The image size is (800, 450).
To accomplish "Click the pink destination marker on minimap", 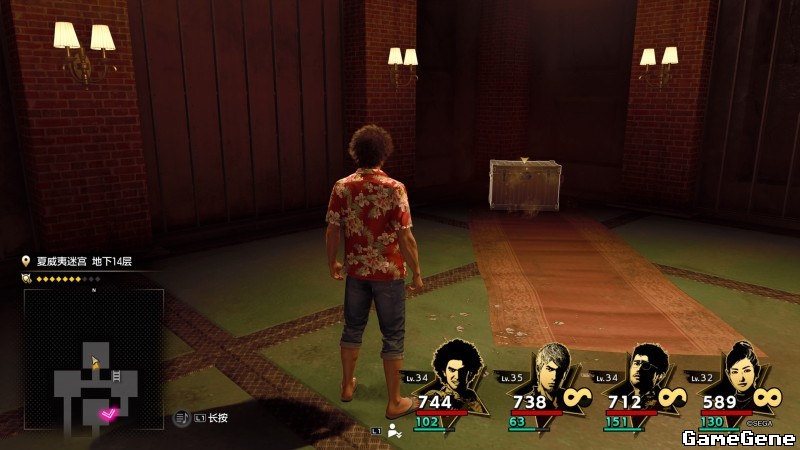I will click(109, 413).
